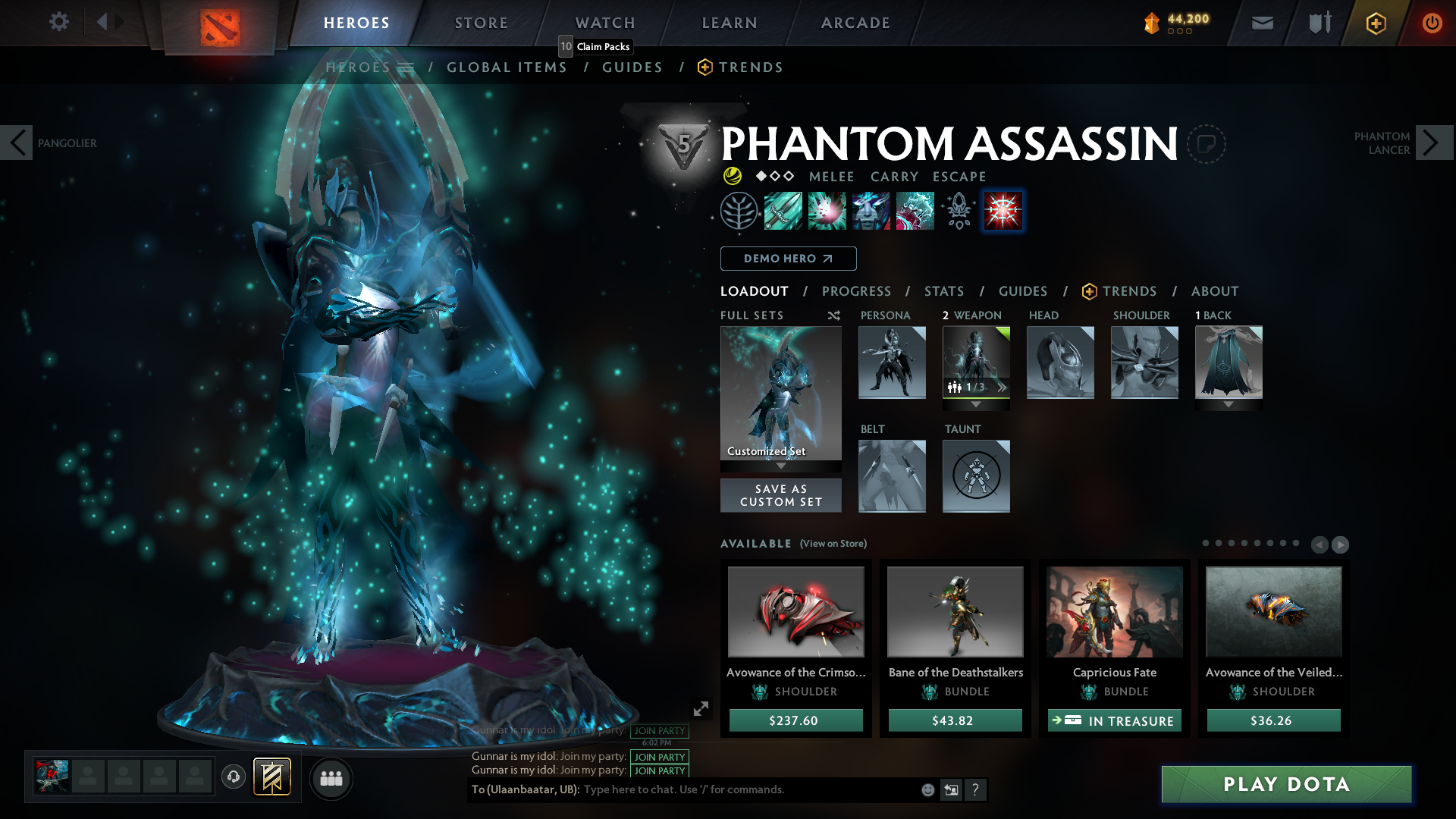Open the voice chat headset icon

233,778
